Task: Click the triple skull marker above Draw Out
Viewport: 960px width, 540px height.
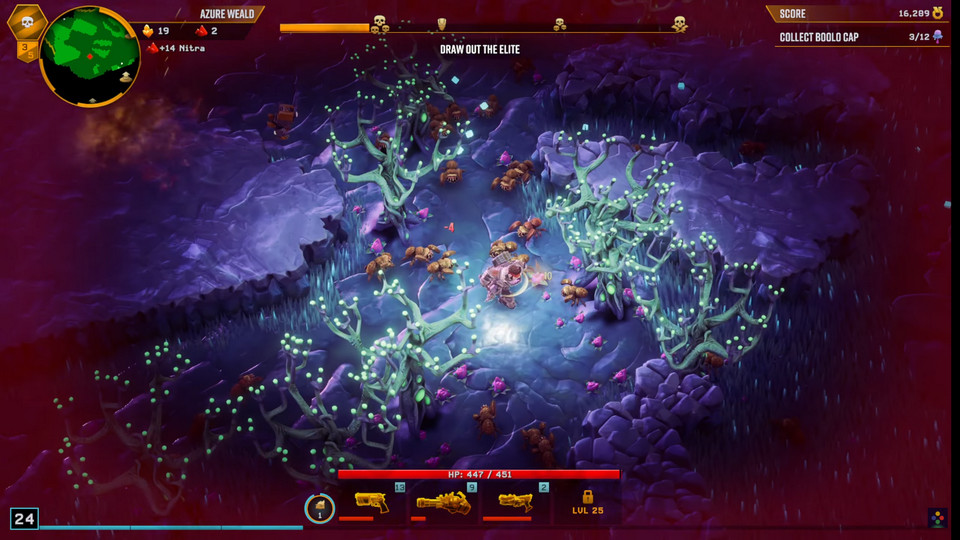Action: [380, 24]
